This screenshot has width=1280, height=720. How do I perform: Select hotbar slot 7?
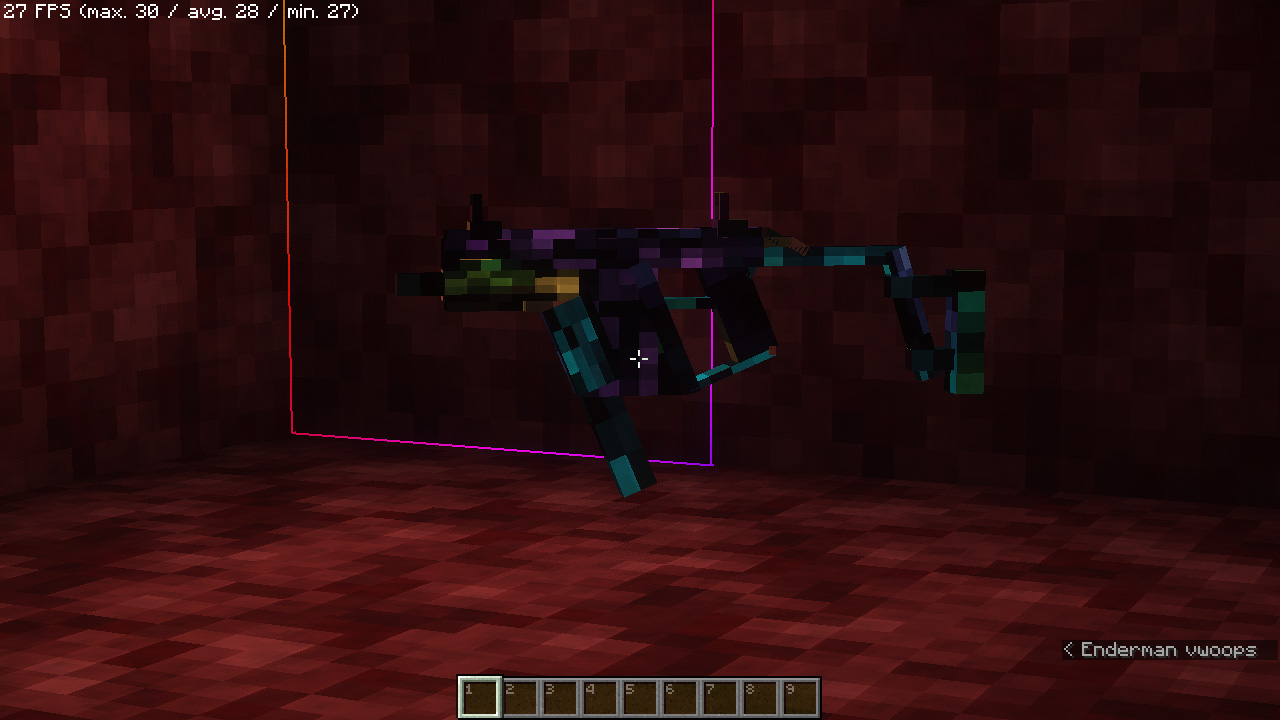(720, 697)
